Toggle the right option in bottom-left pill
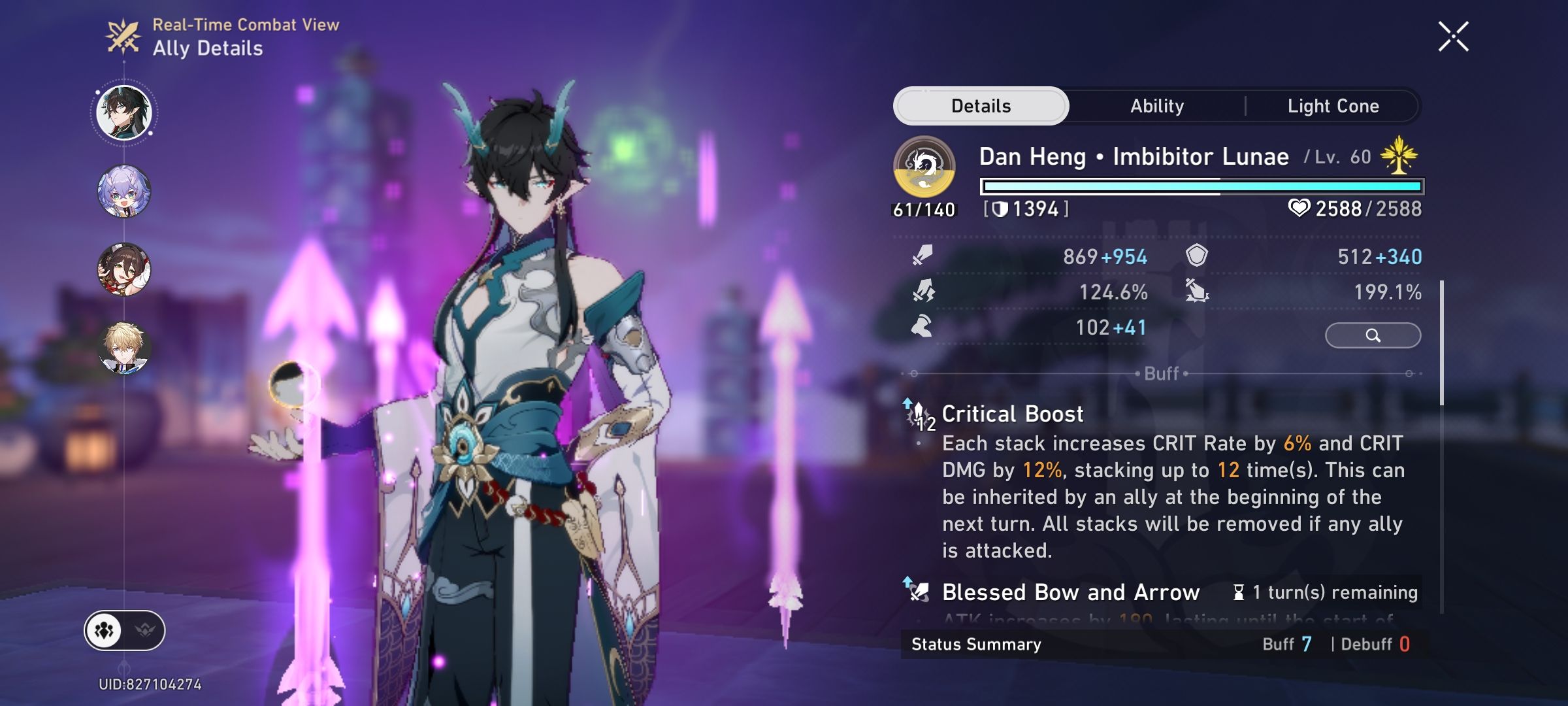The height and width of the screenshot is (706, 1568). (x=145, y=630)
